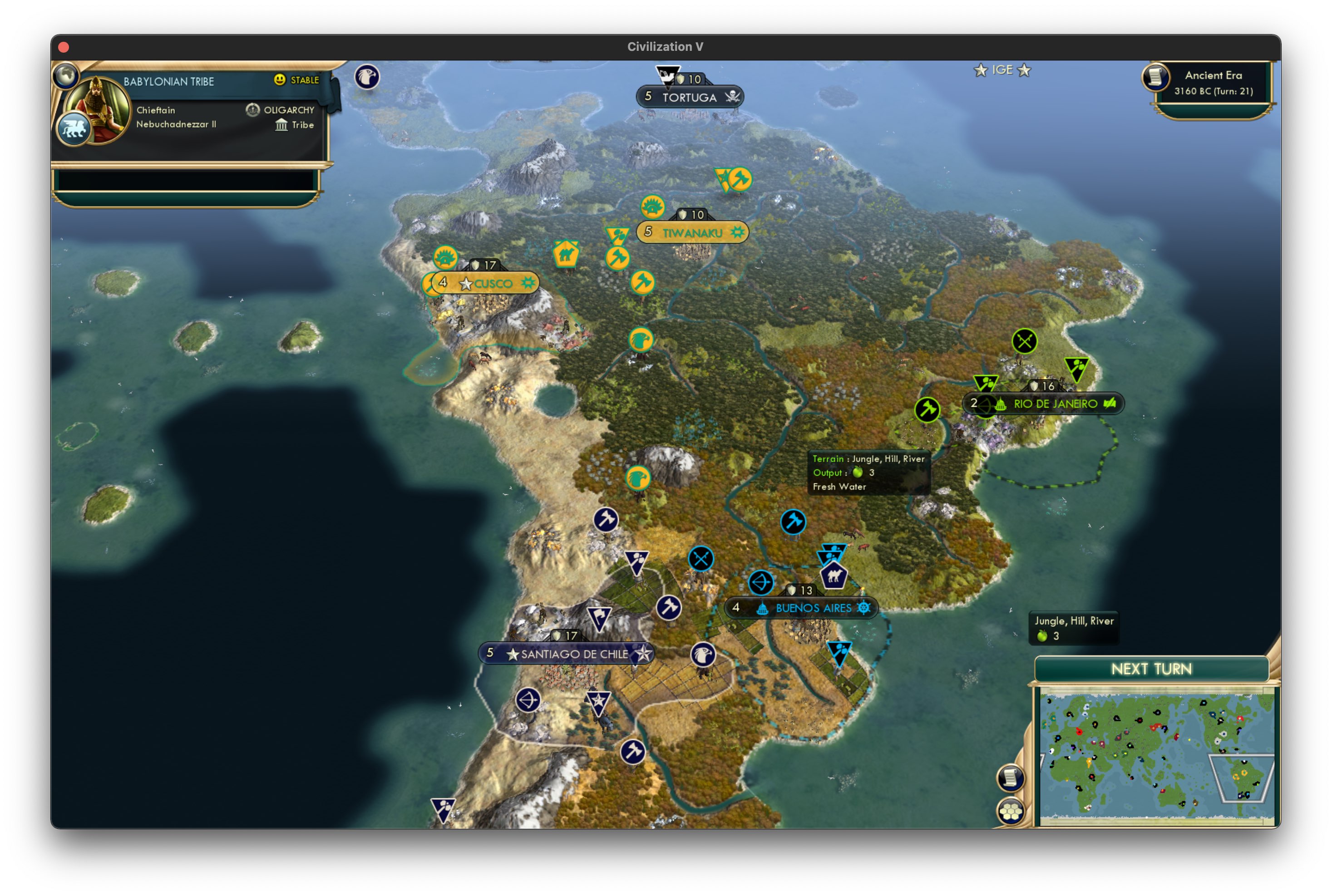
Task: Click the globe icon above the leader portrait
Action: (x=67, y=76)
